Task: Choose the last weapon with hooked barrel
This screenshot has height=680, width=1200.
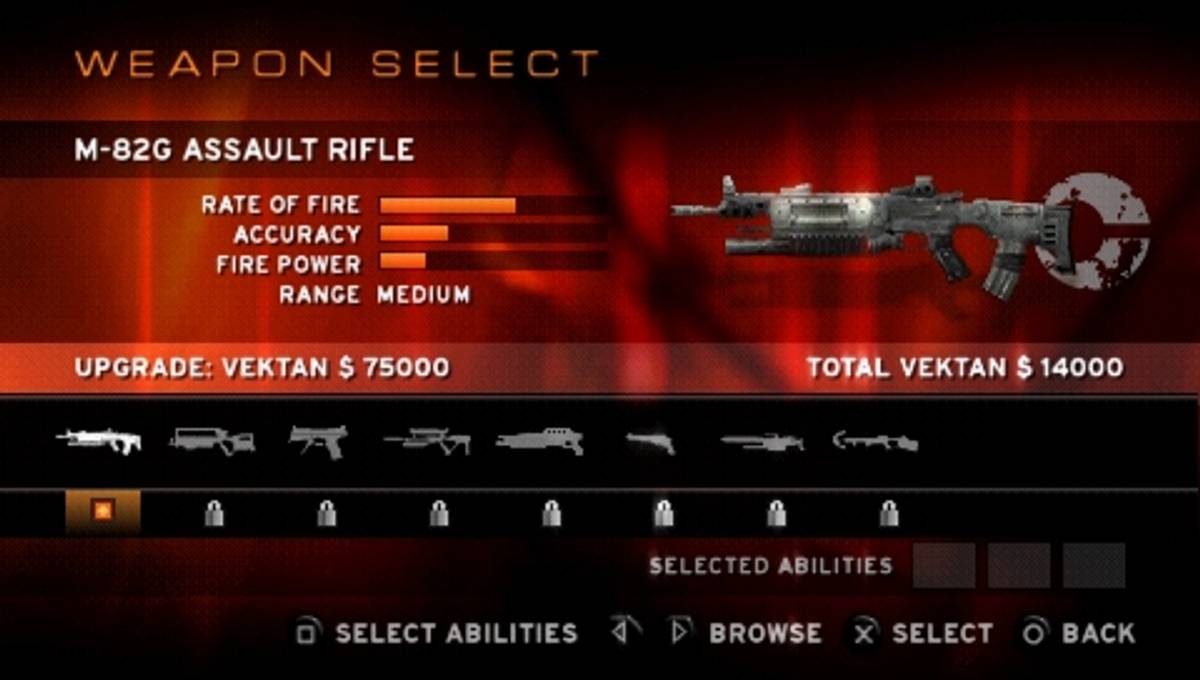Action: (x=875, y=441)
